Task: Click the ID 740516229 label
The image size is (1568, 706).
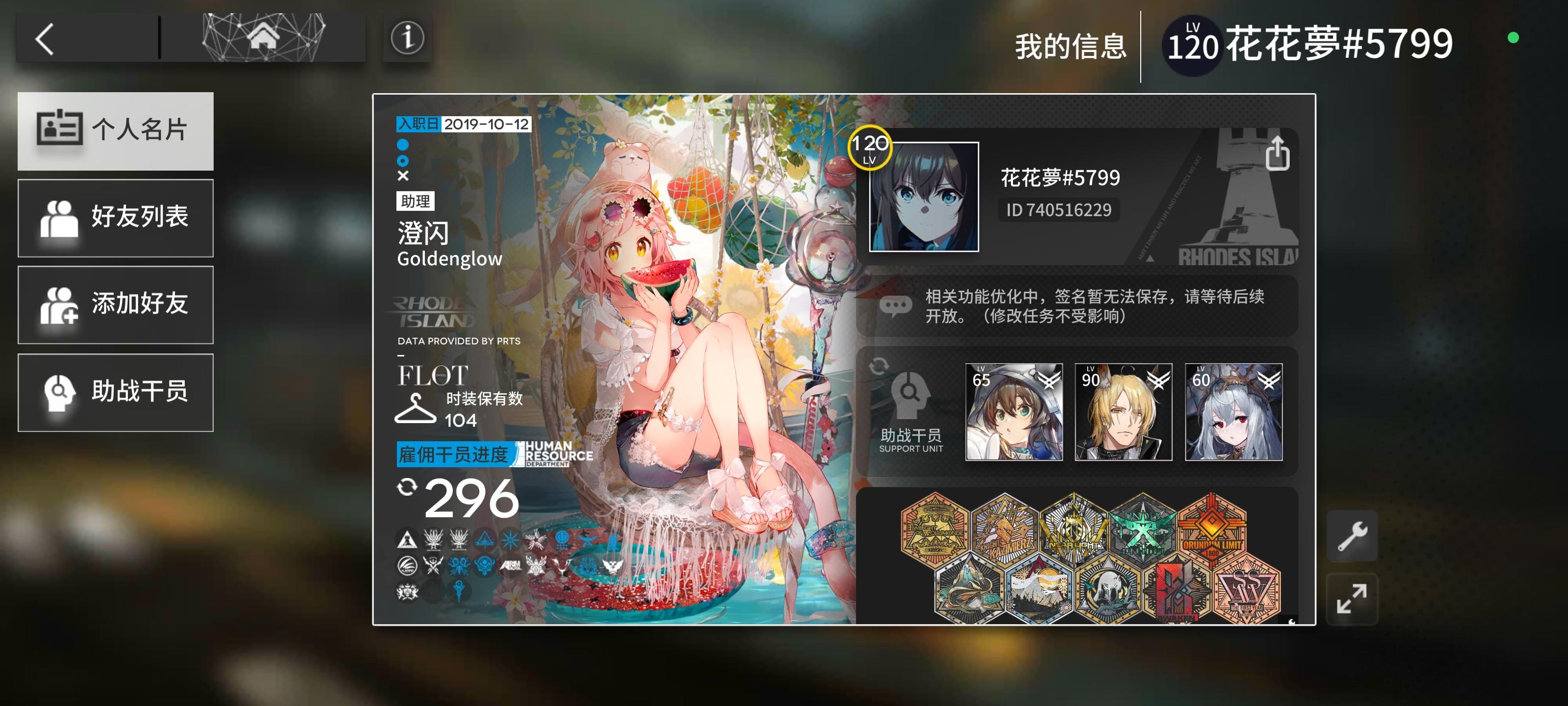Action: point(1058,210)
